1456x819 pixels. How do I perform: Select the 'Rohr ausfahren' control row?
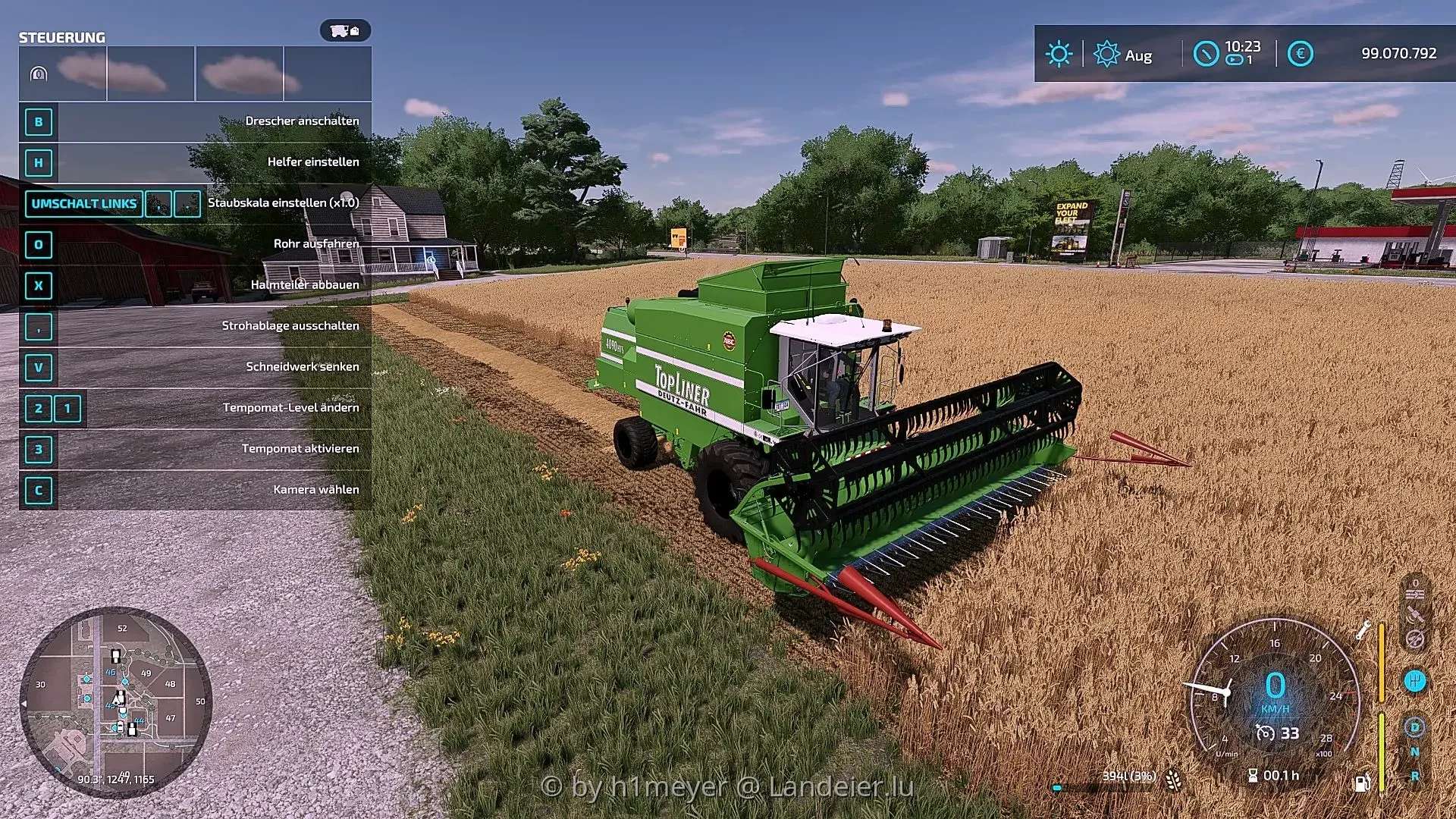pyautogui.click(x=196, y=244)
